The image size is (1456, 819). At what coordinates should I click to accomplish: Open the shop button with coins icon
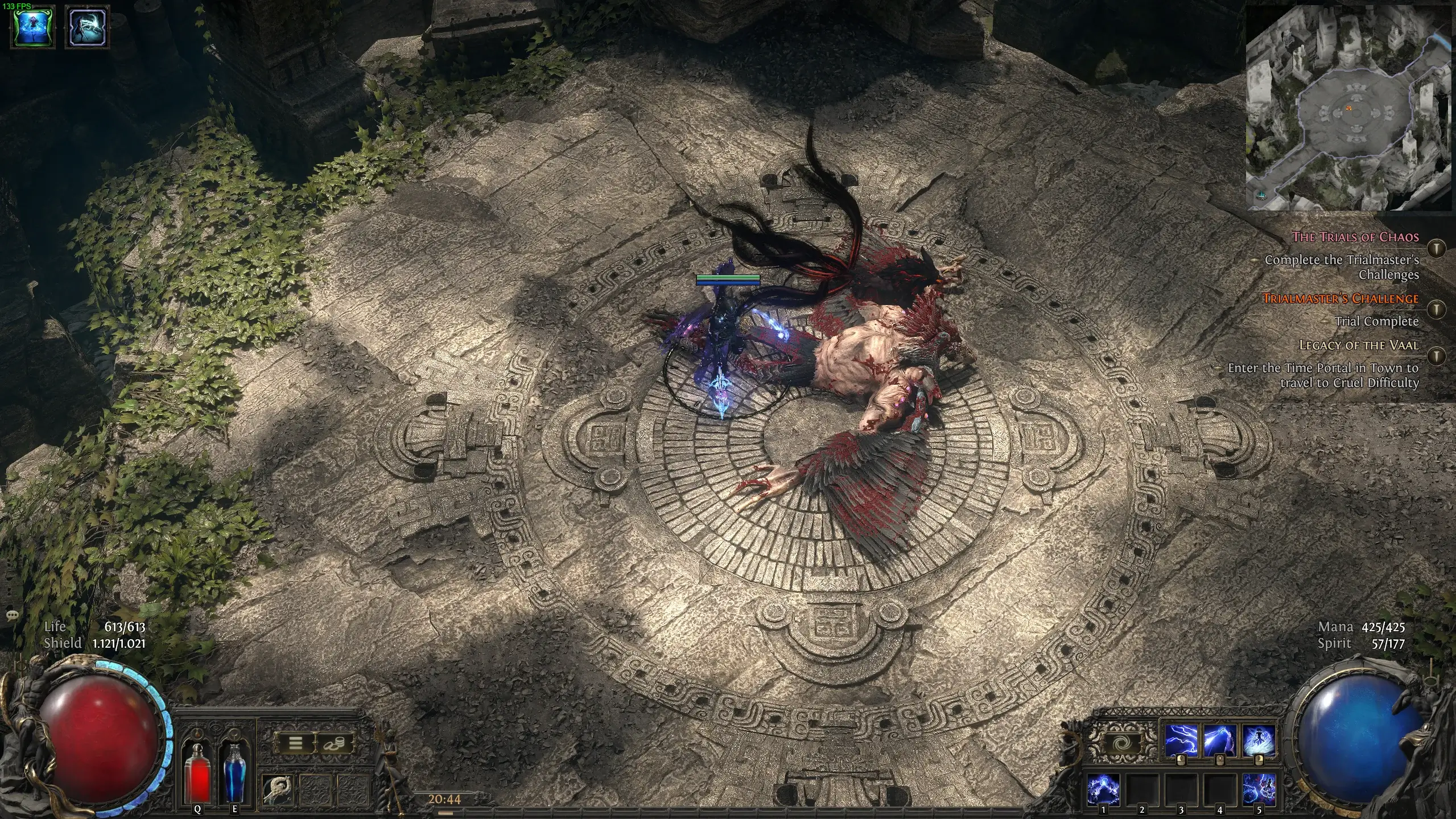click(x=333, y=743)
